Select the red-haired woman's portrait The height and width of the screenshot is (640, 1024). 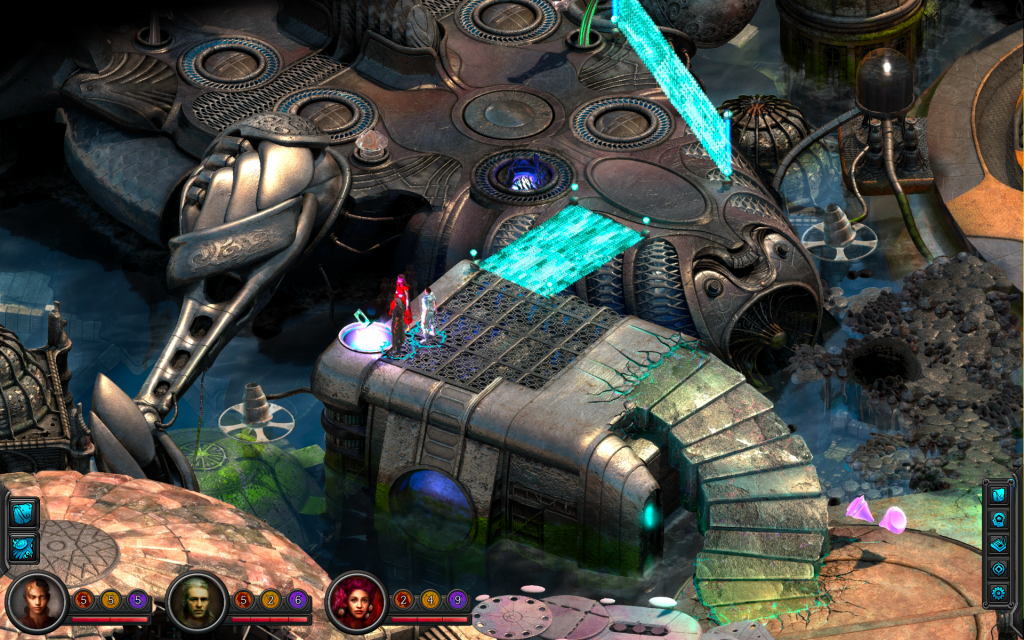pos(355,600)
